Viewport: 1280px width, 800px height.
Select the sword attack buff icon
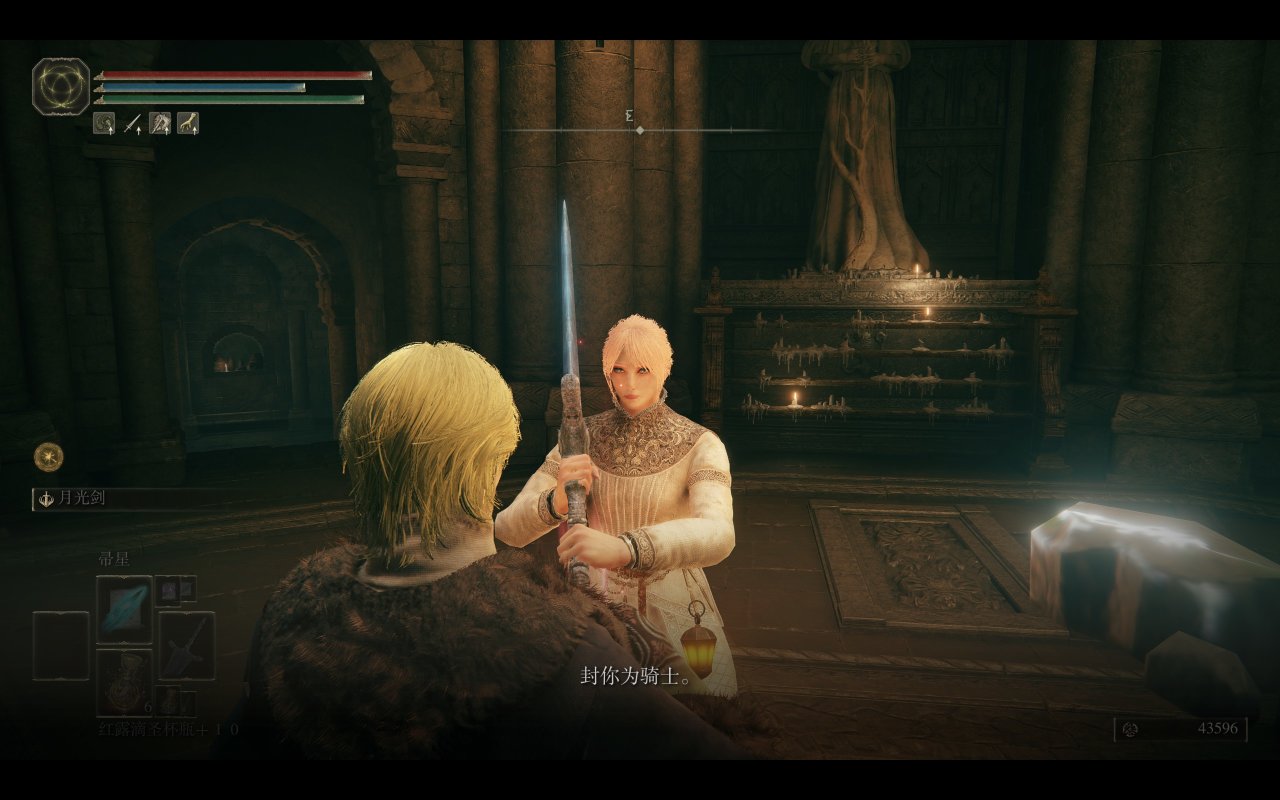132,123
